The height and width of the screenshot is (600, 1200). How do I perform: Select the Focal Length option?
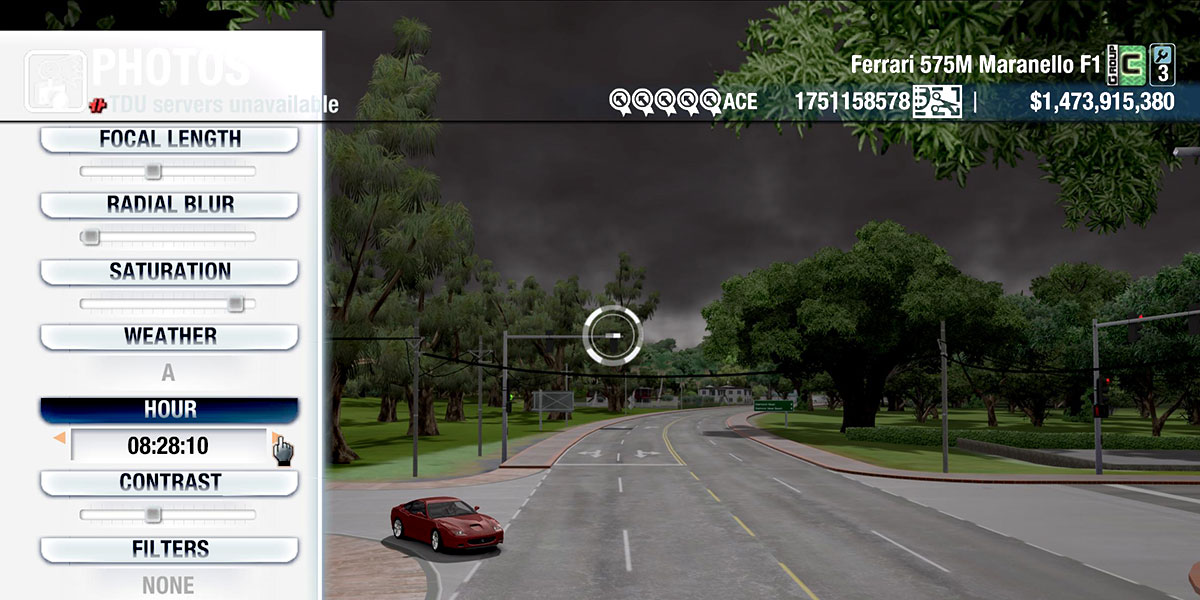click(169, 140)
